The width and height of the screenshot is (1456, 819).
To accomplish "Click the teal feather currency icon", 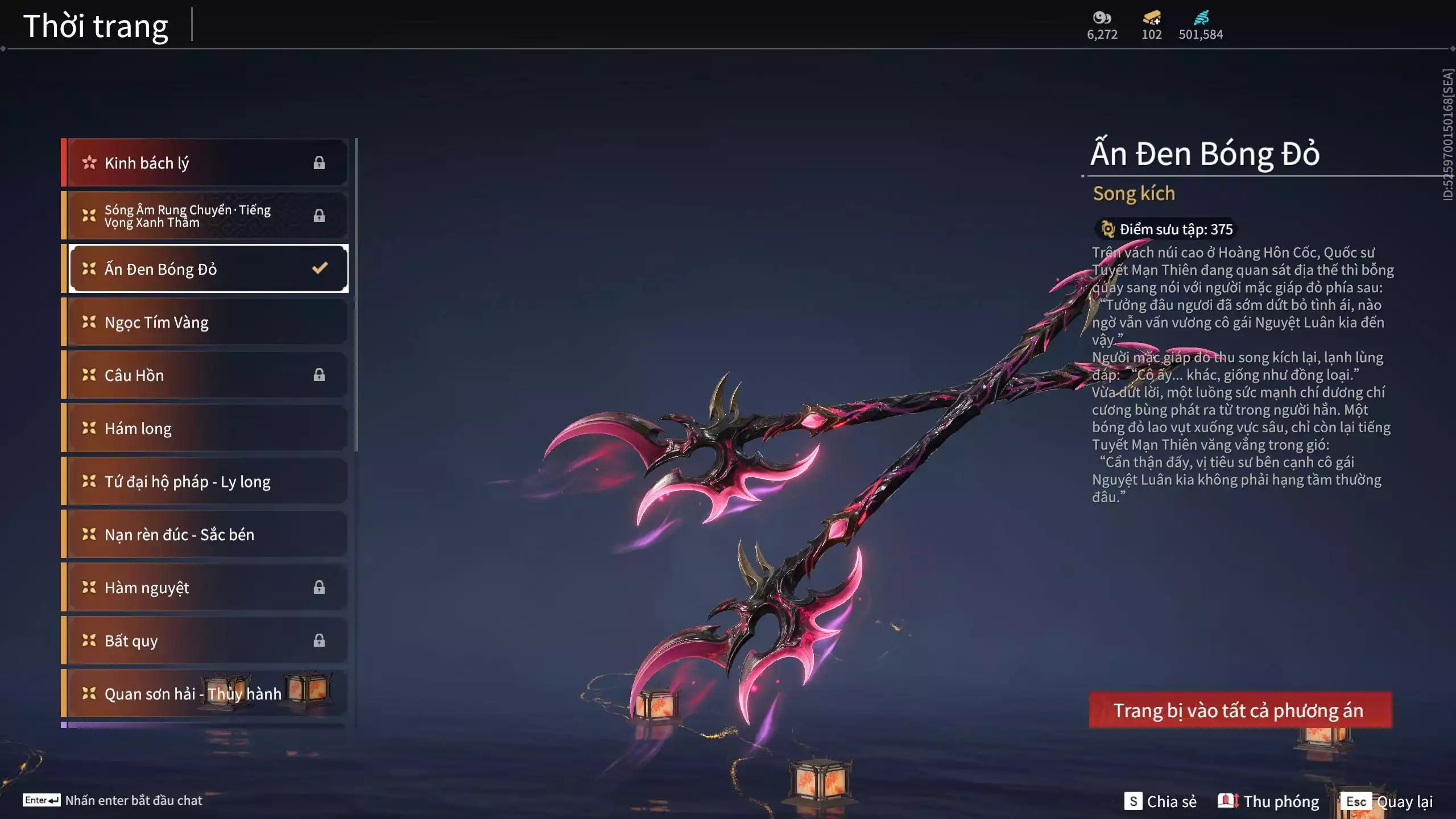I will click(1201, 18).
